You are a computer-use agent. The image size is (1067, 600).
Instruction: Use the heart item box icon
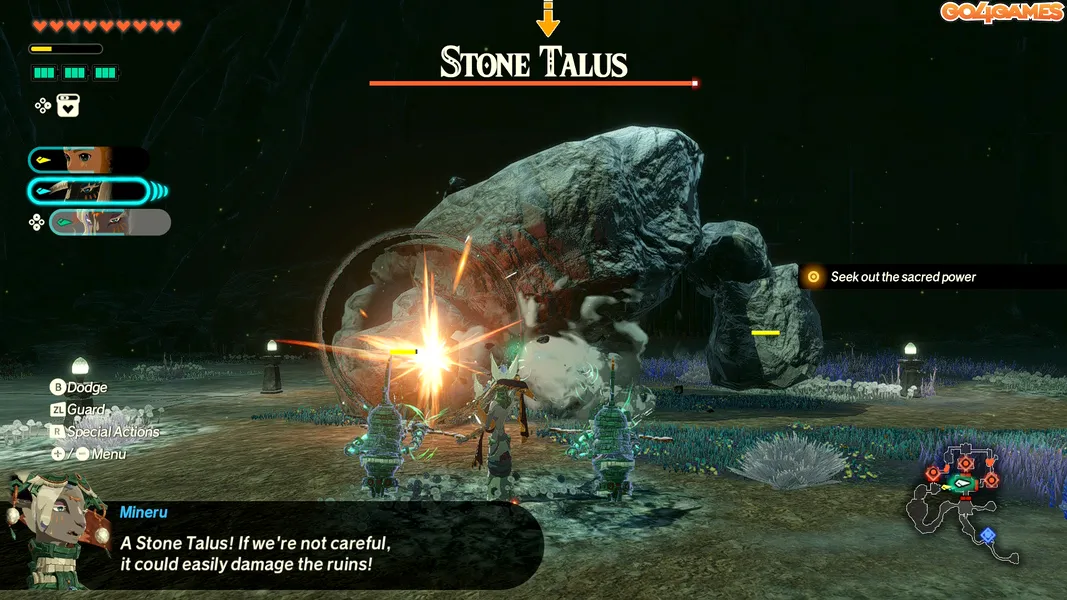click(68, 105)
